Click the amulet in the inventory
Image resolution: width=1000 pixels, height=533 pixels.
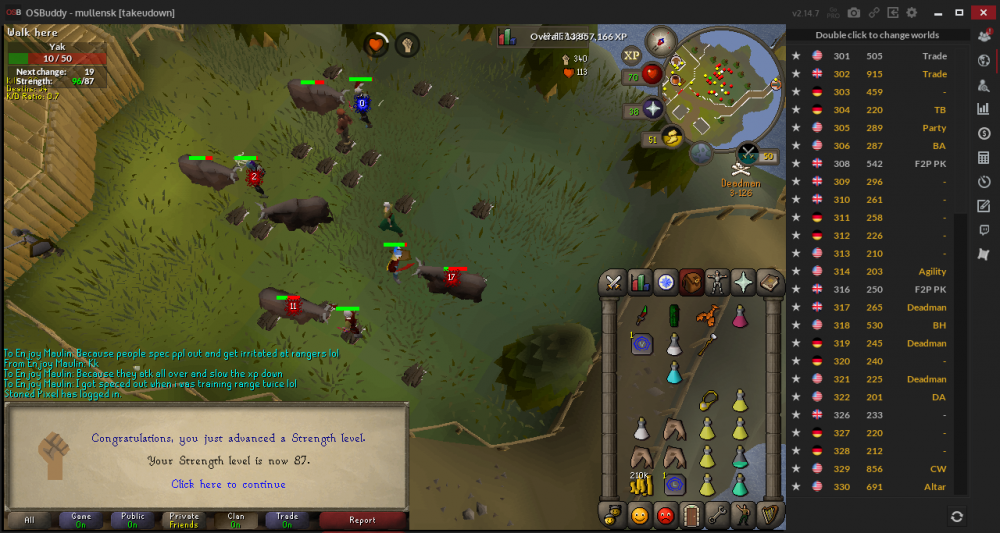pyautogui.click(x=709, y=400)
